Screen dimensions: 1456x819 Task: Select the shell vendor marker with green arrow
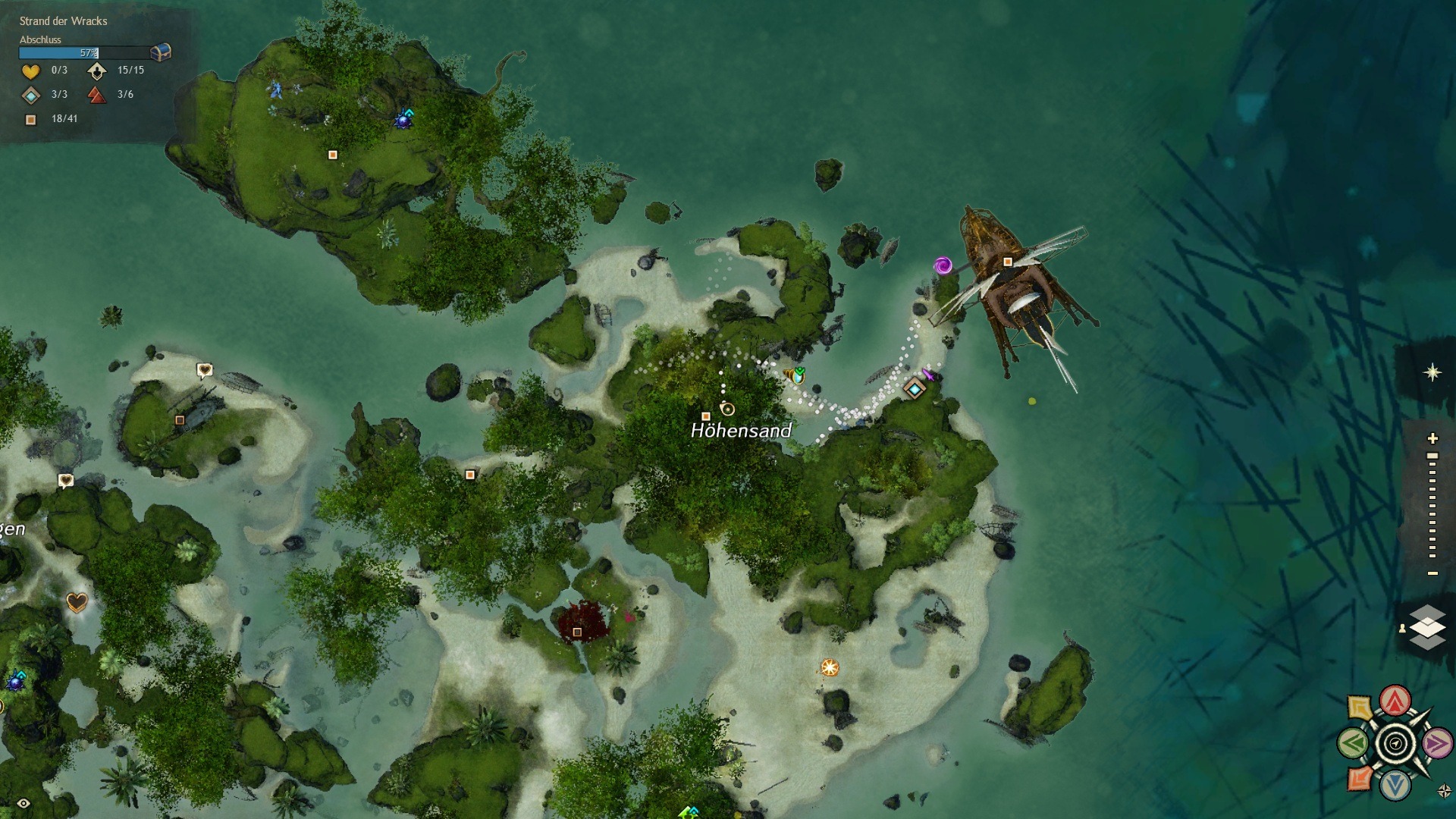(x=795, y=375)
